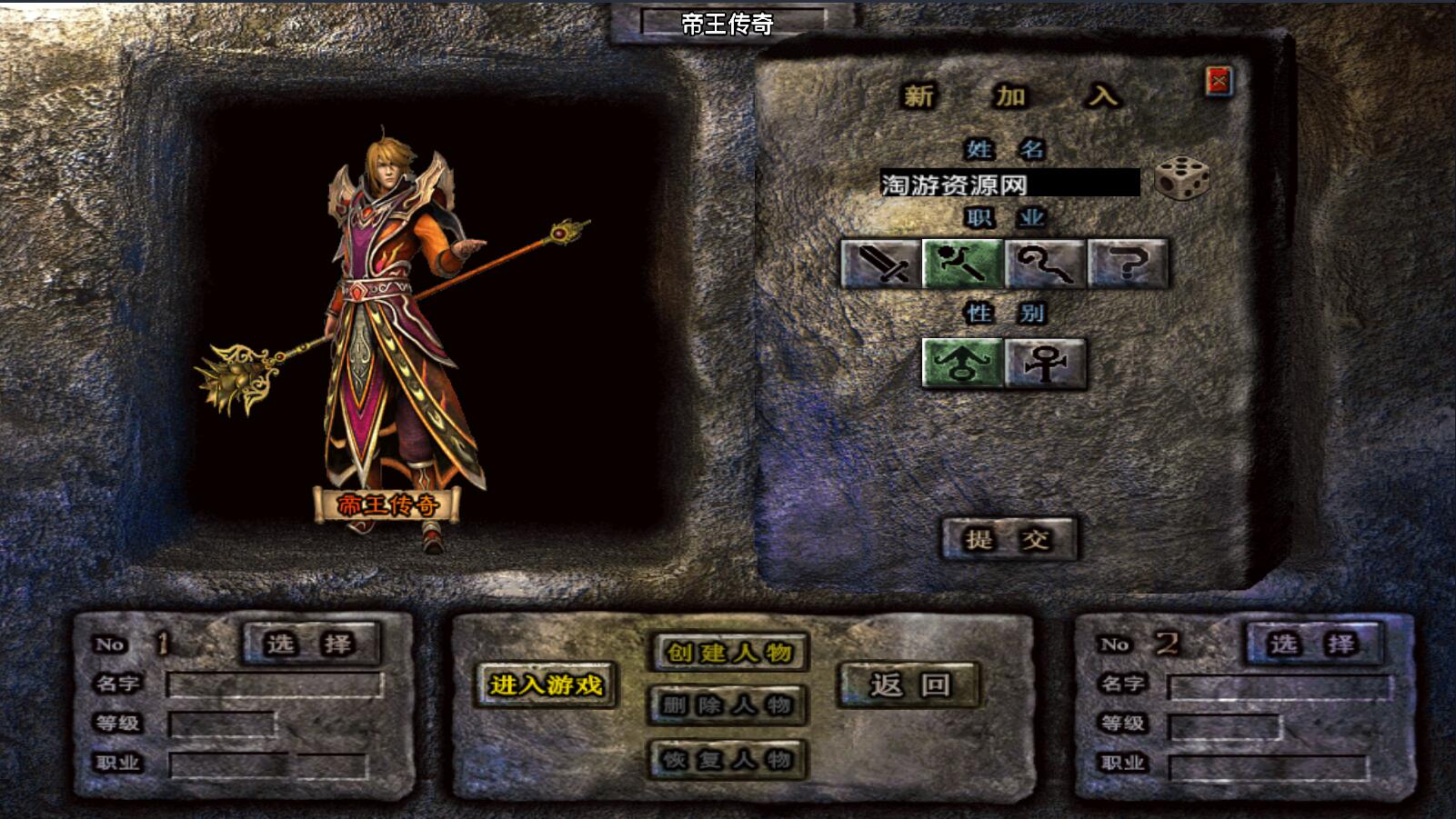Select character slot No 1
Viewport: 1456px width, 819px height.
pyautogui.click(x=310, y=644)
